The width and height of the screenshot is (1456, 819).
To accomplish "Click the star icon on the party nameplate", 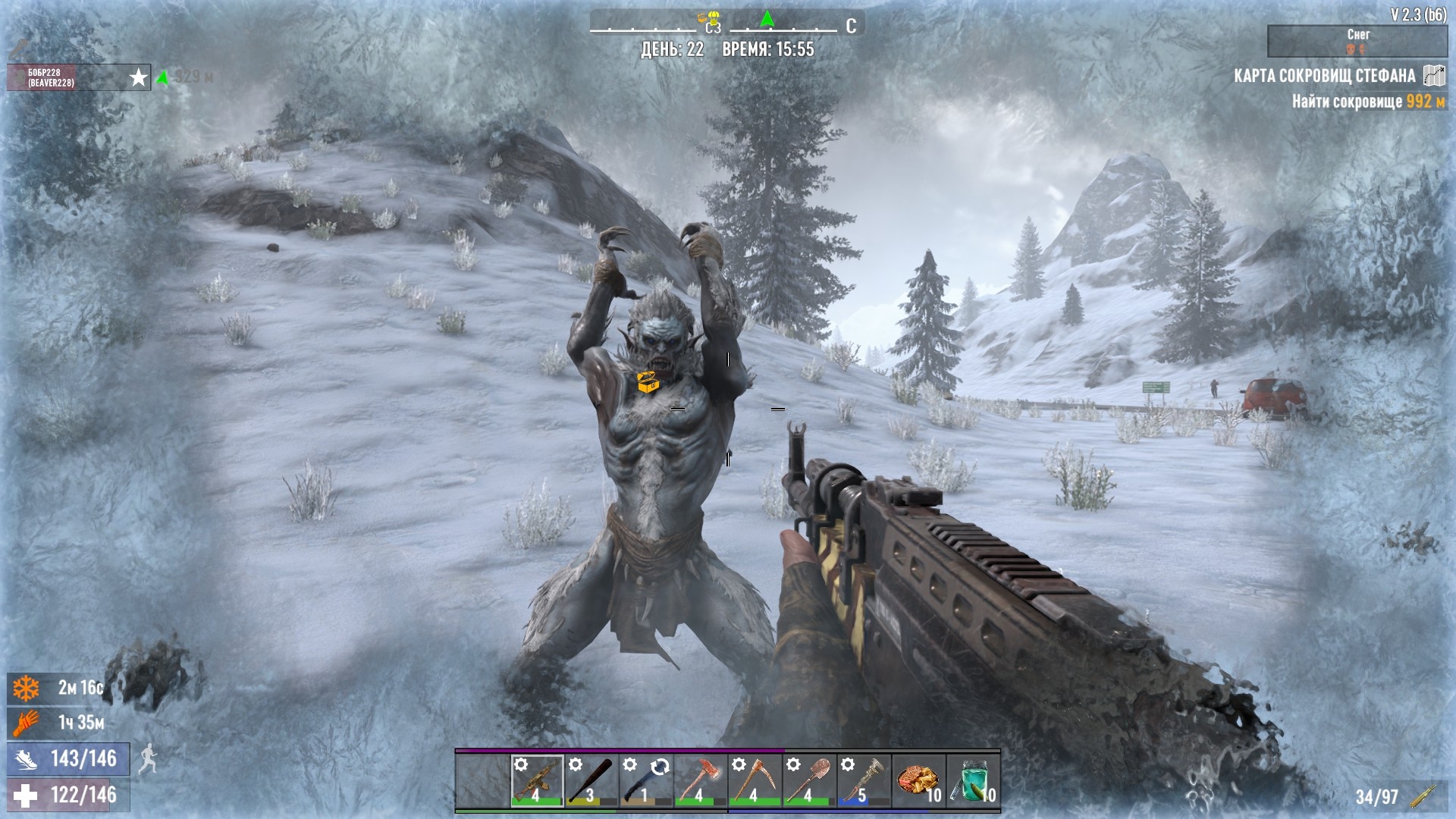I will pos(139,77).
